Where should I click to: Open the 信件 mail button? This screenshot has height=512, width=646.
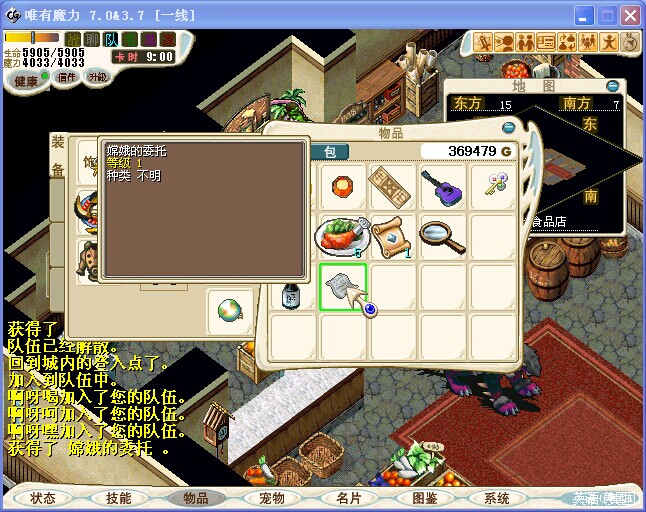pyautogui.click(x=66, y=78)
